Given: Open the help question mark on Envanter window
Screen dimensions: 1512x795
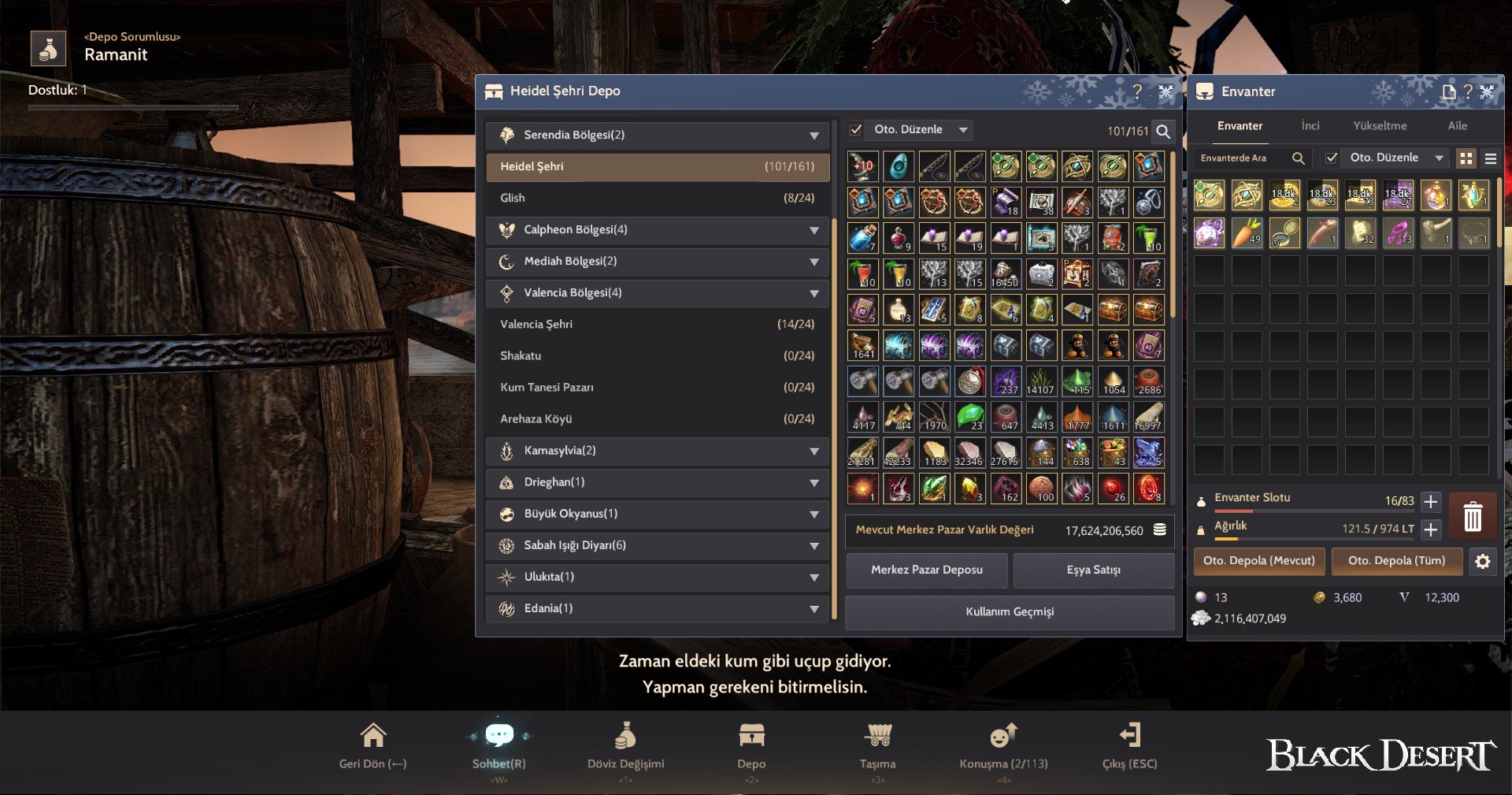Looking at the screenshot, I should (1467, 91).
